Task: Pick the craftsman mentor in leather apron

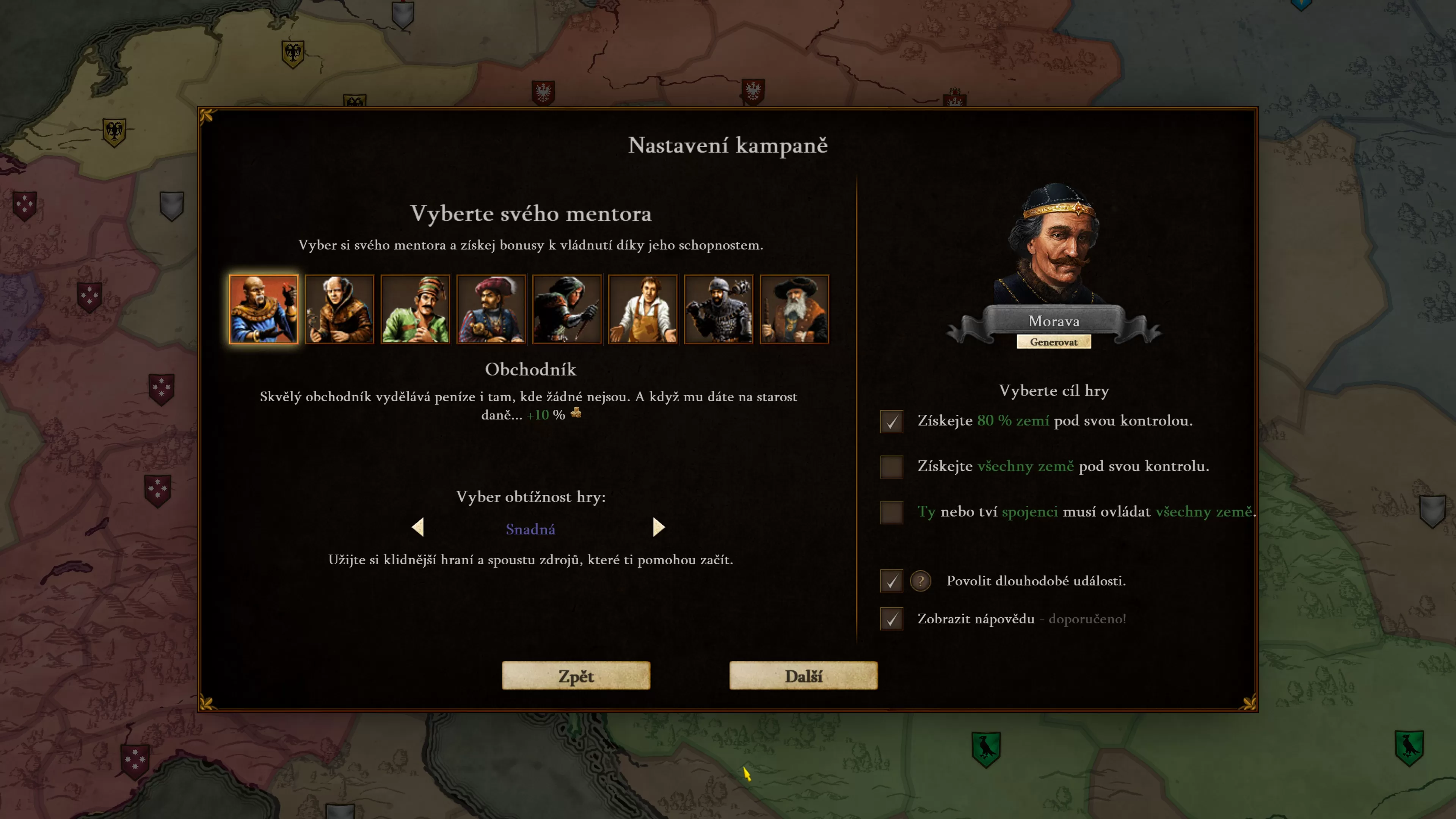Action: coord(643,309)
